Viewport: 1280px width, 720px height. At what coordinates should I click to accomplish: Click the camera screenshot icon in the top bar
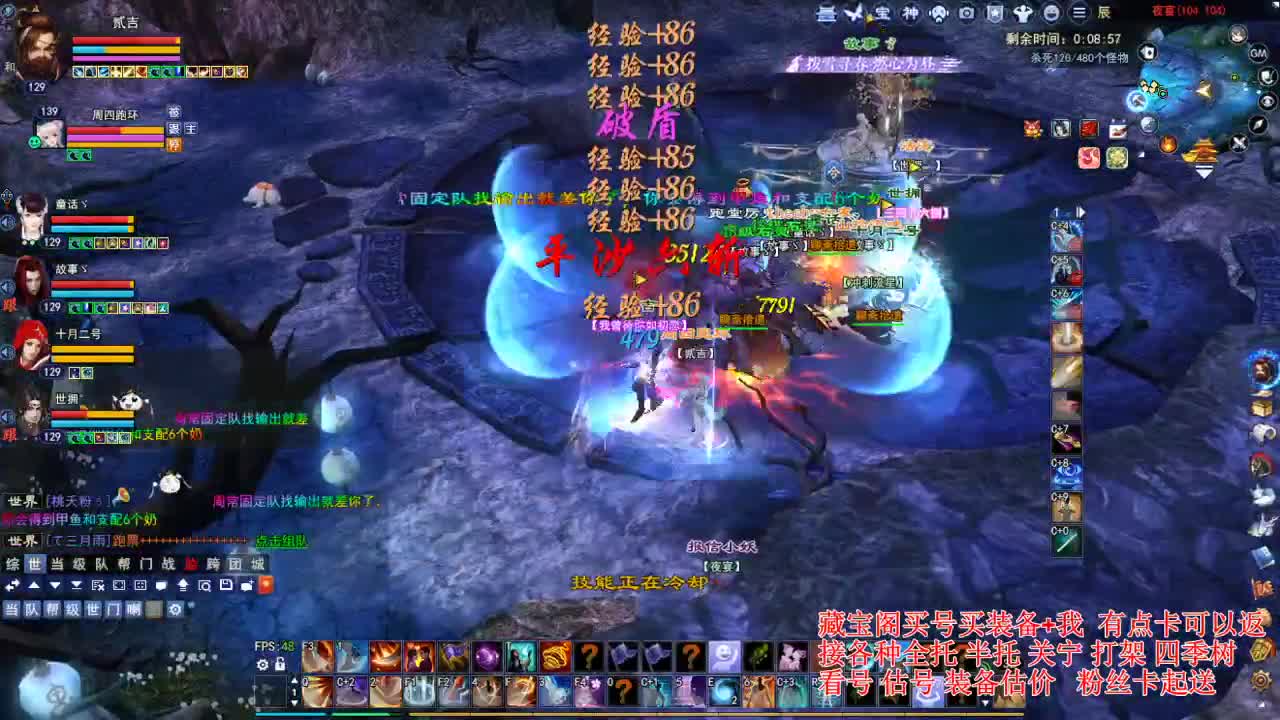pos(967,13)
